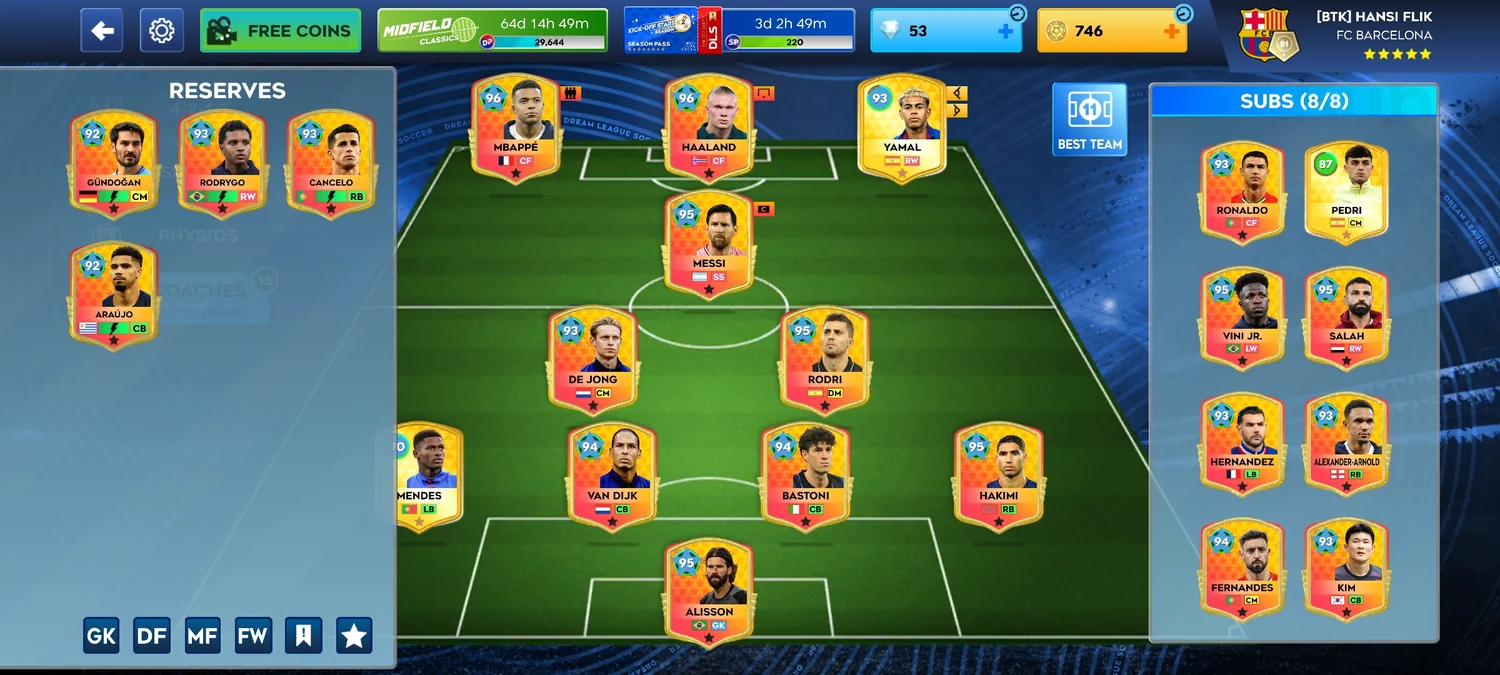Filter reserves by MF position

(x=203, y=635)
